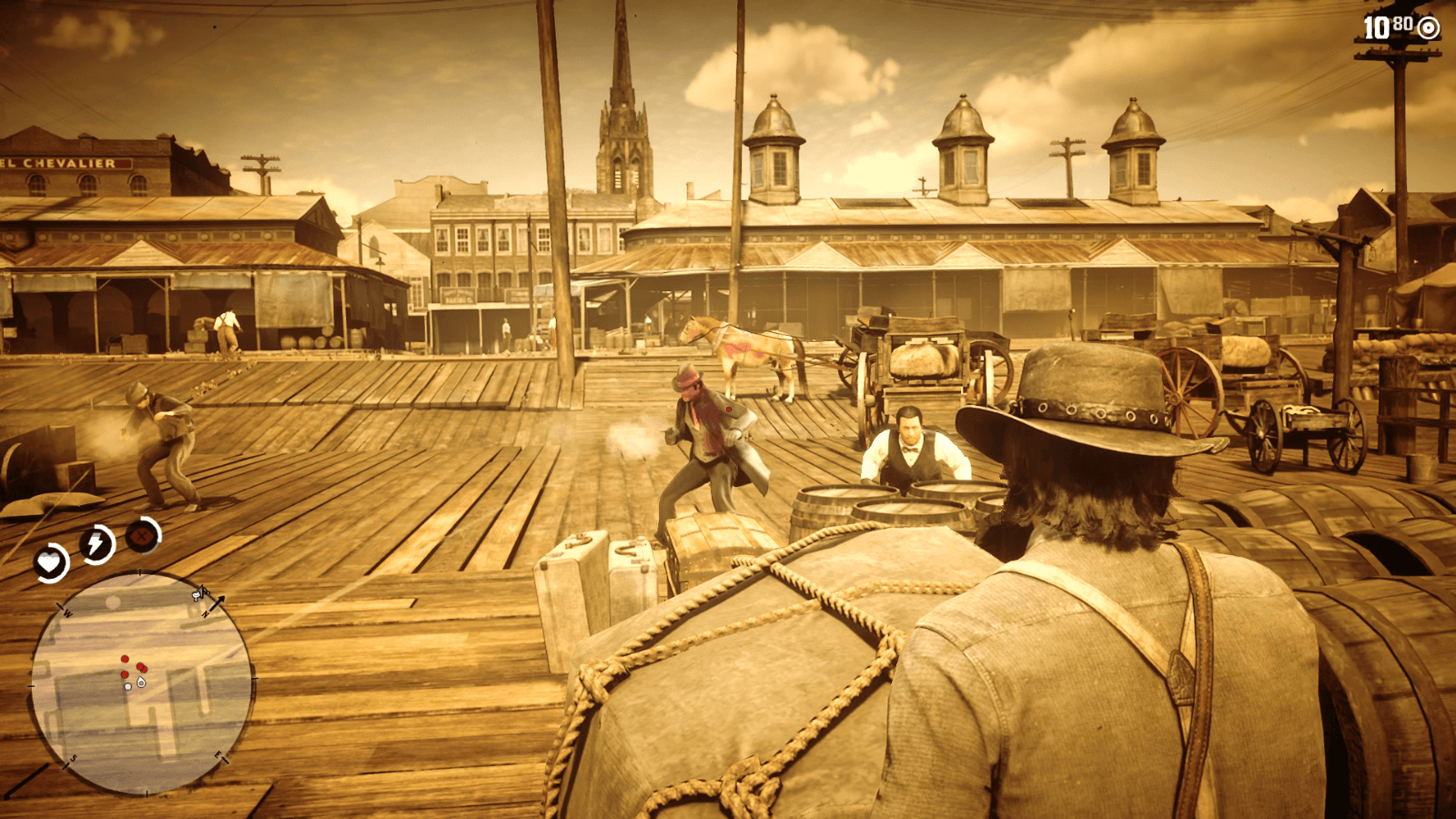Image resolution: width=1456 pixels, height=819 pixels.
Task: Click the white teardrop blip on the minimap
Action: (140, 681)
